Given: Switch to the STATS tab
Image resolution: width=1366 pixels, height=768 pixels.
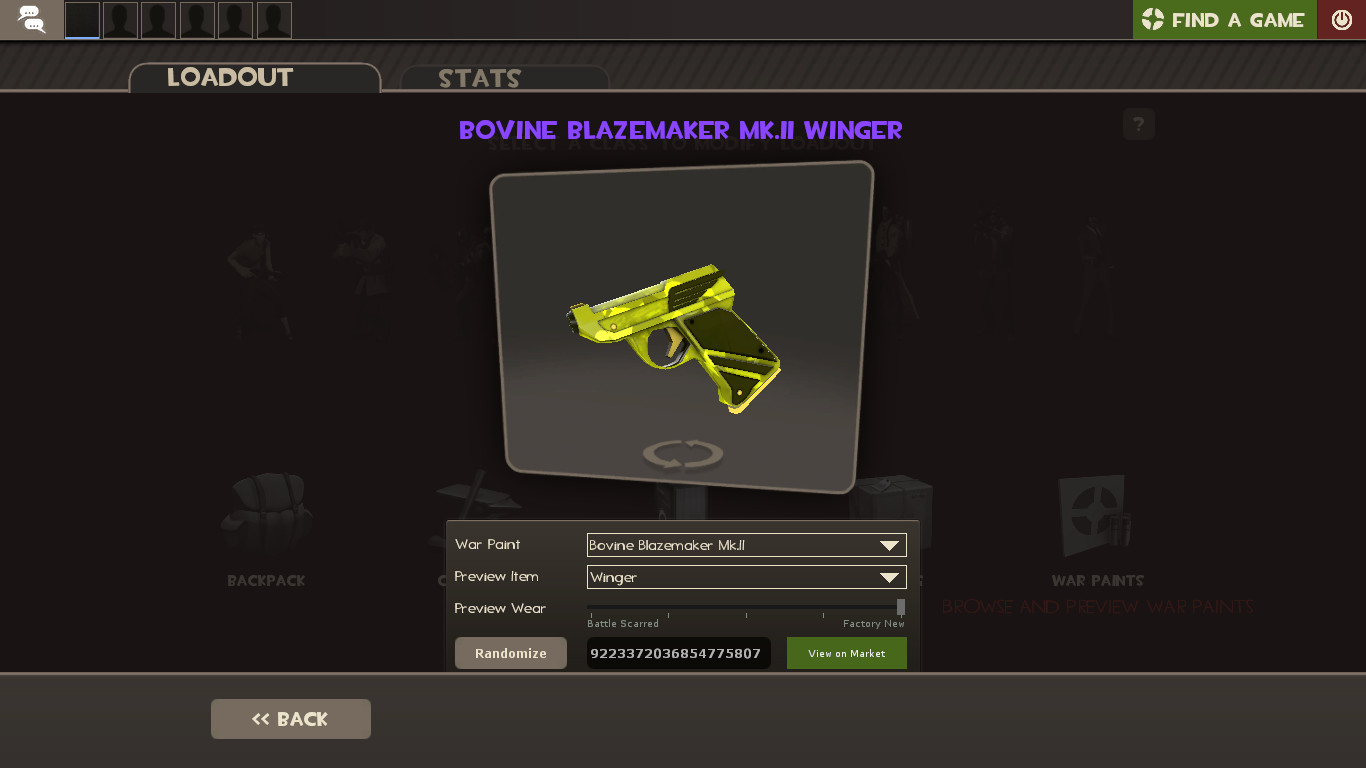Looking at the screenshot, I should click(x=480, y=78).
